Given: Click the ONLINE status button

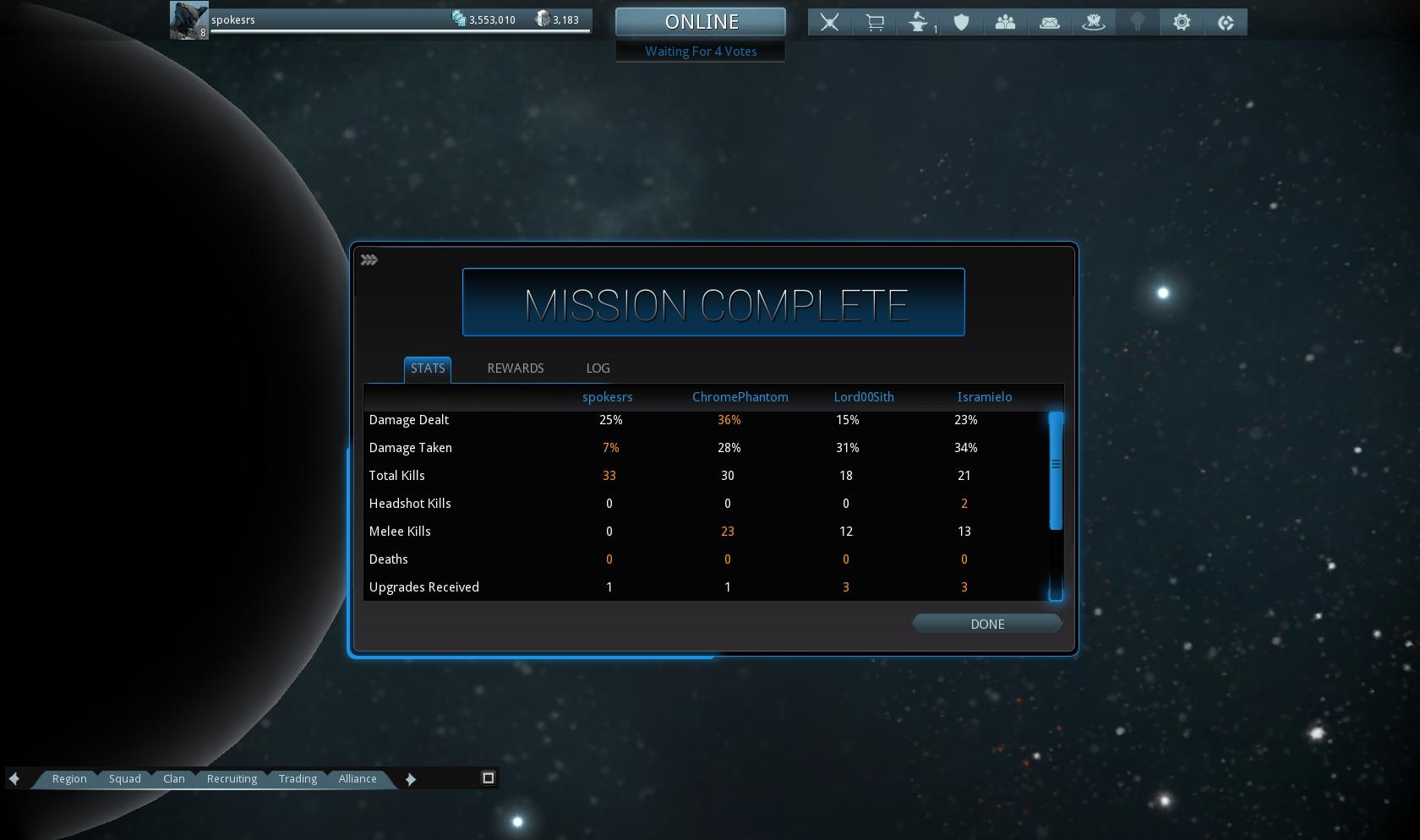Looking at the screenshot, I should pyautogui.click(x=701, y=22).
